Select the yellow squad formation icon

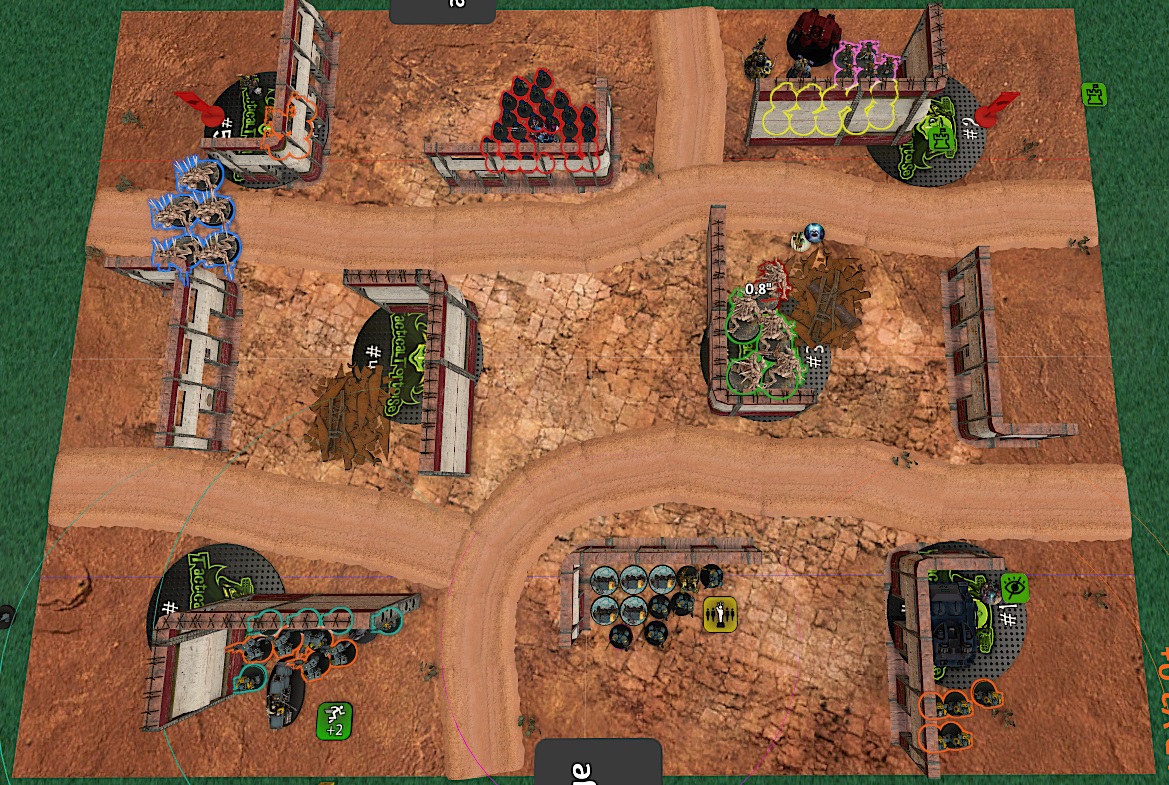coord(719,615)
